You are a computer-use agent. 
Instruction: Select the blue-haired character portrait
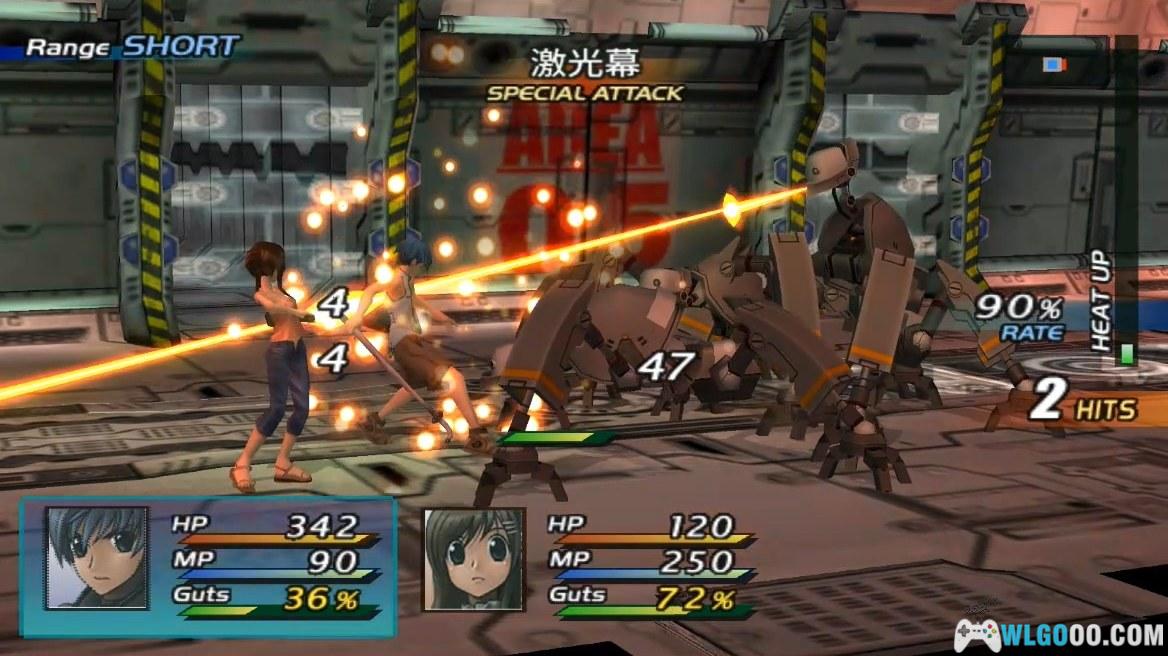(96, 557)
